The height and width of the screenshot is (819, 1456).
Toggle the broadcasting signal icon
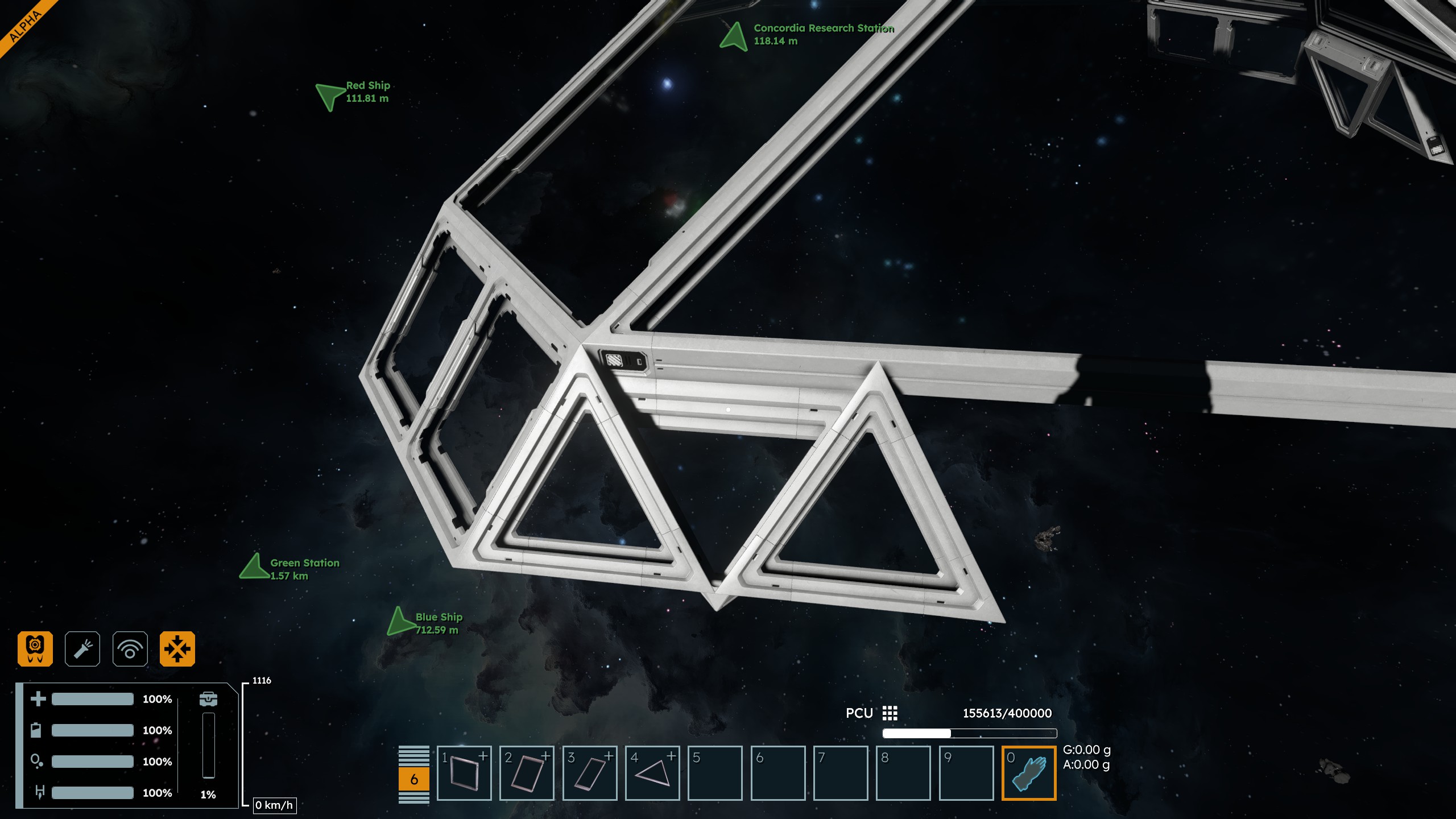130,648
